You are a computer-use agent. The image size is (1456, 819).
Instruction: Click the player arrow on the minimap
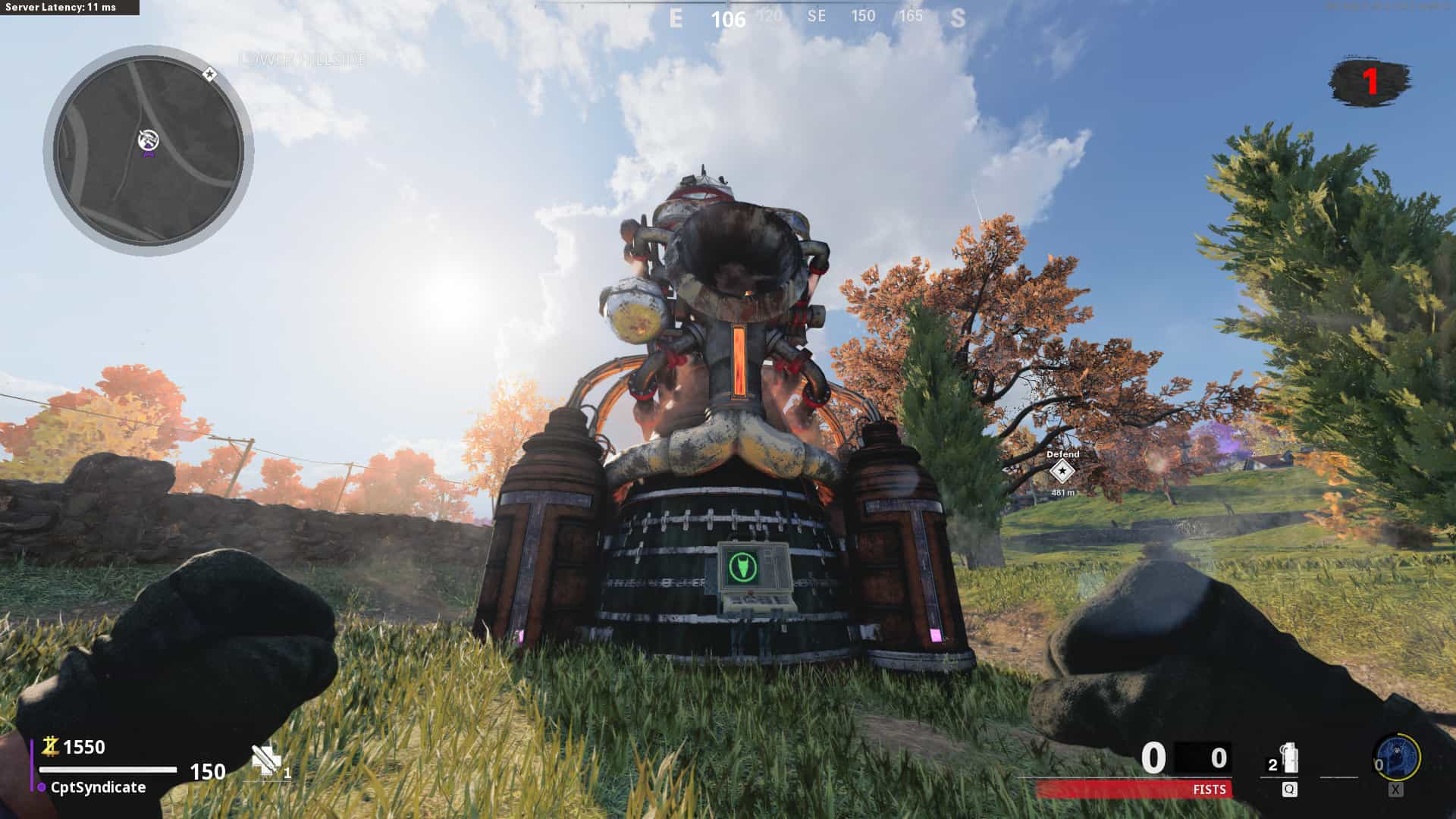tap(149, 141)
